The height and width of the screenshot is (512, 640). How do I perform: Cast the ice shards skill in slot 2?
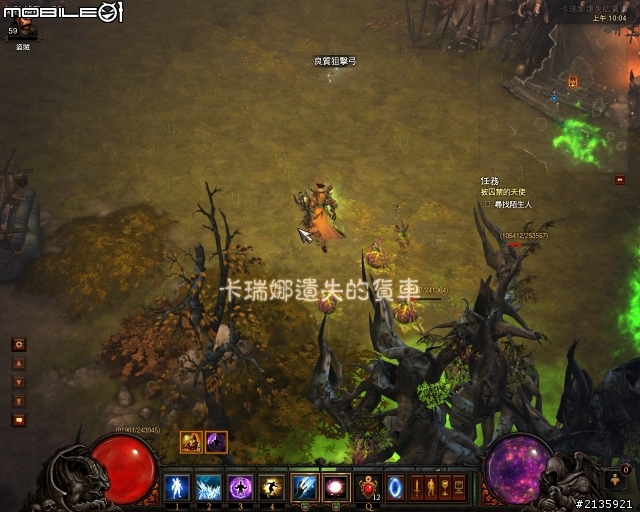point(209,488)
